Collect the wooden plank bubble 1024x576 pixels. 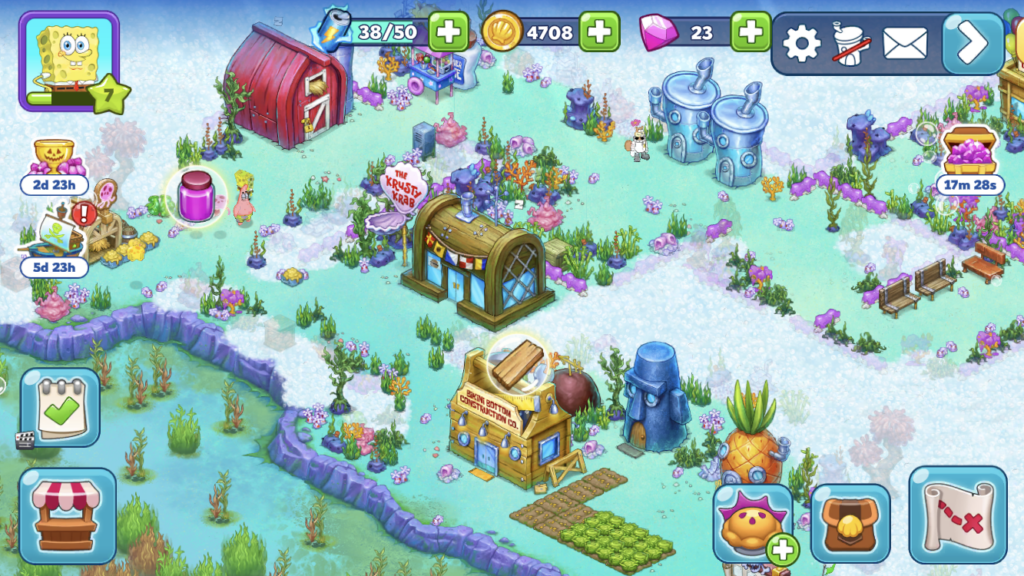[517, 363]
